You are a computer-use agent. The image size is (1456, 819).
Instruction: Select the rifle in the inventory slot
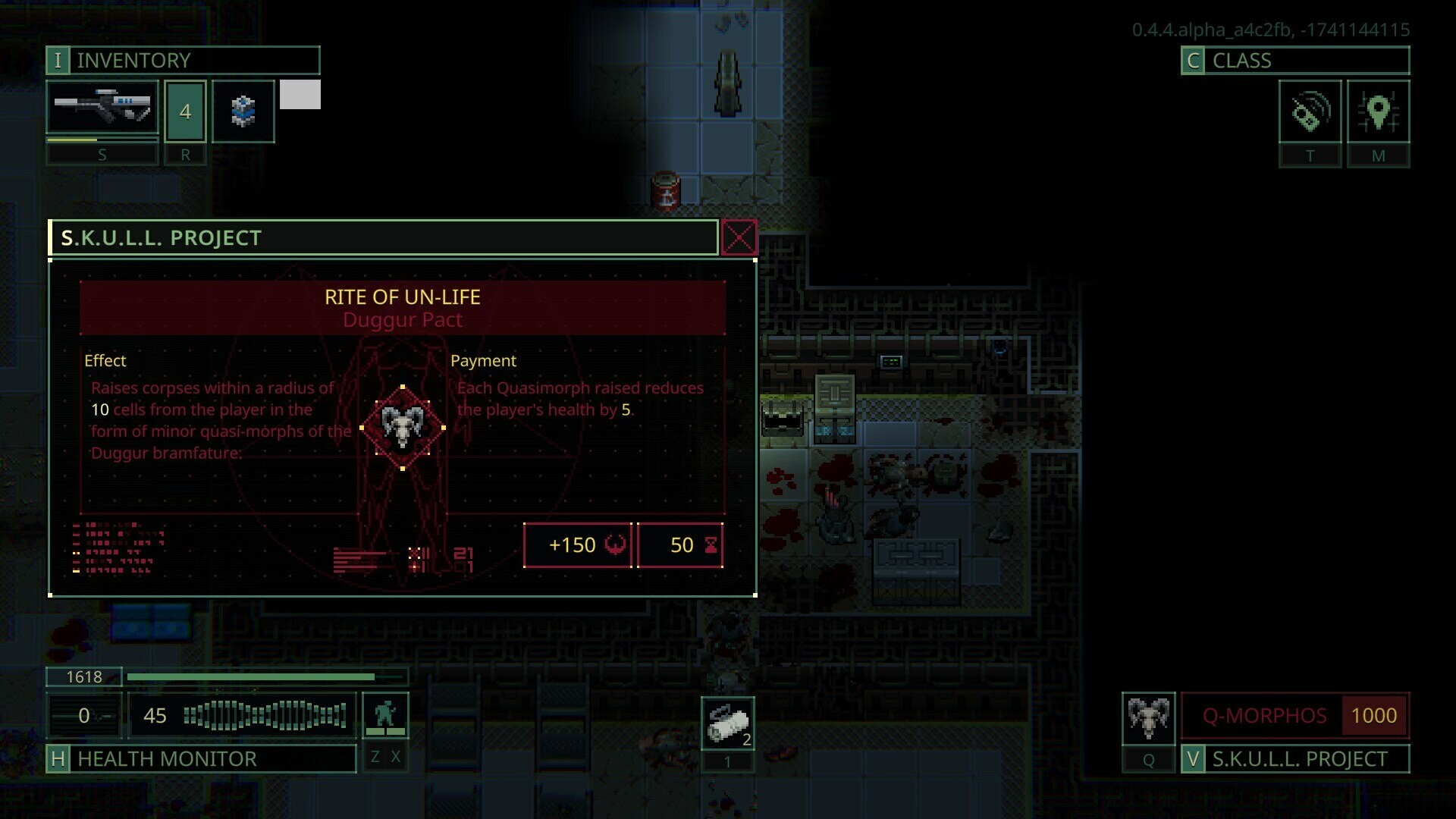[102, 107]
